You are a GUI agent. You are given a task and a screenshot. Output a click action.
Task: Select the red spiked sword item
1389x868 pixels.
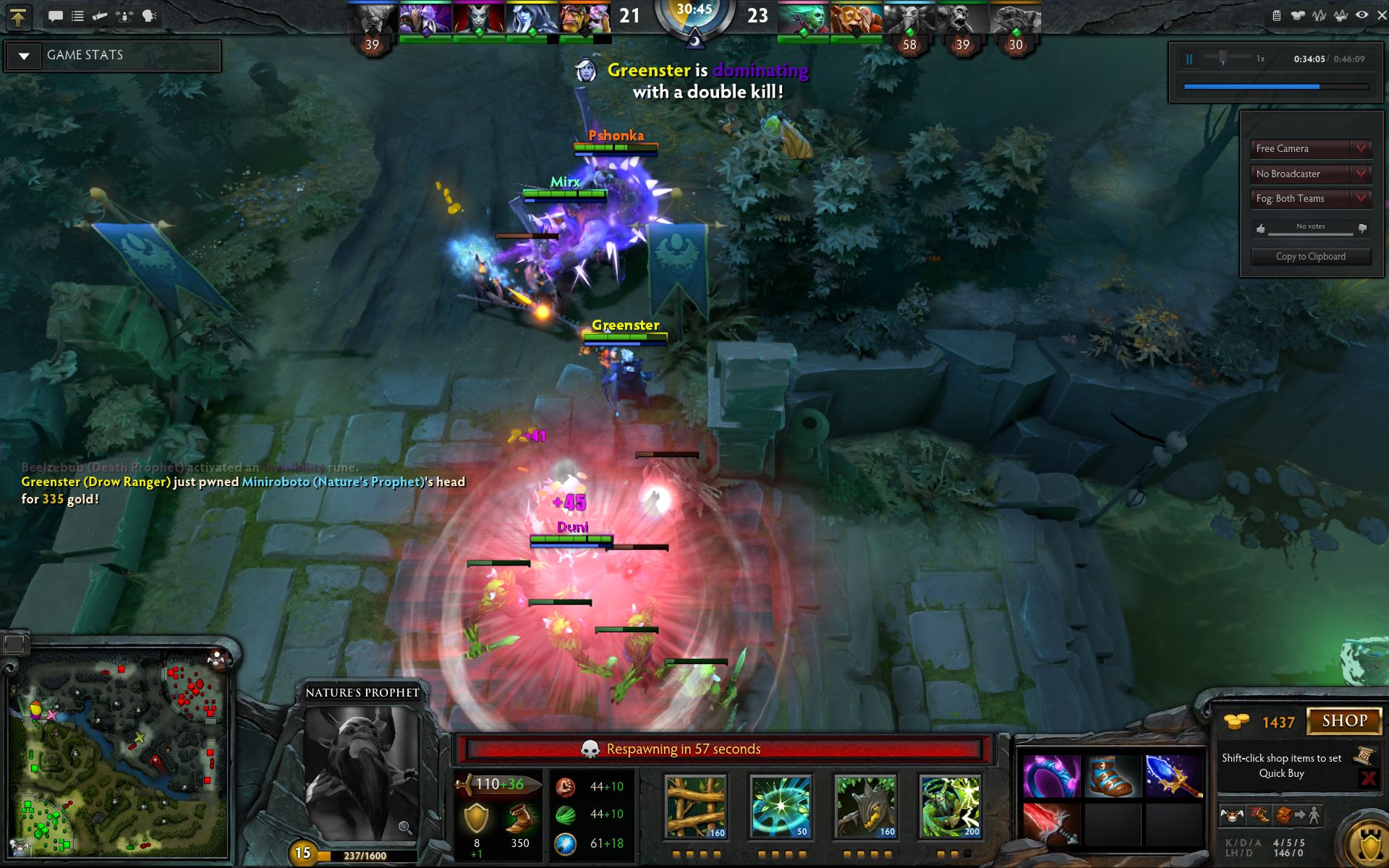coord(1051,824)
